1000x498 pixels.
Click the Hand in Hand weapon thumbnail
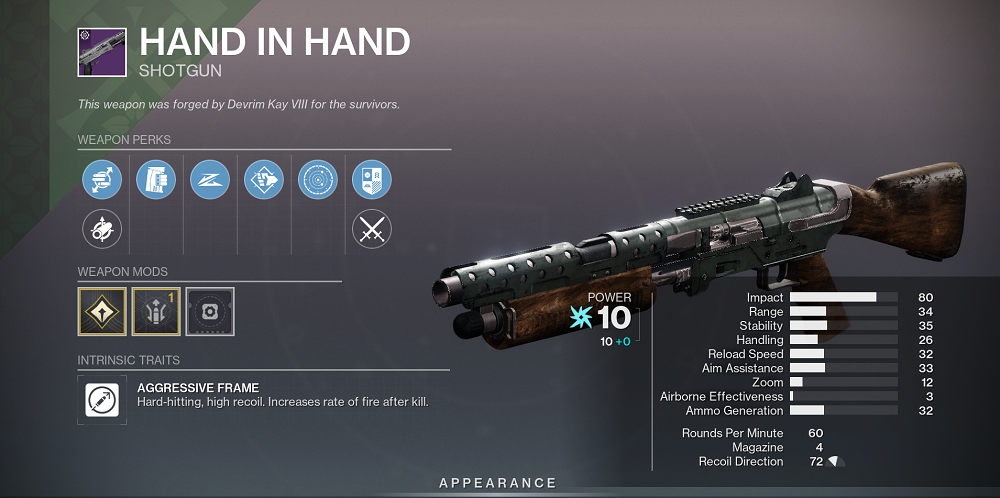tap(102, 52)
